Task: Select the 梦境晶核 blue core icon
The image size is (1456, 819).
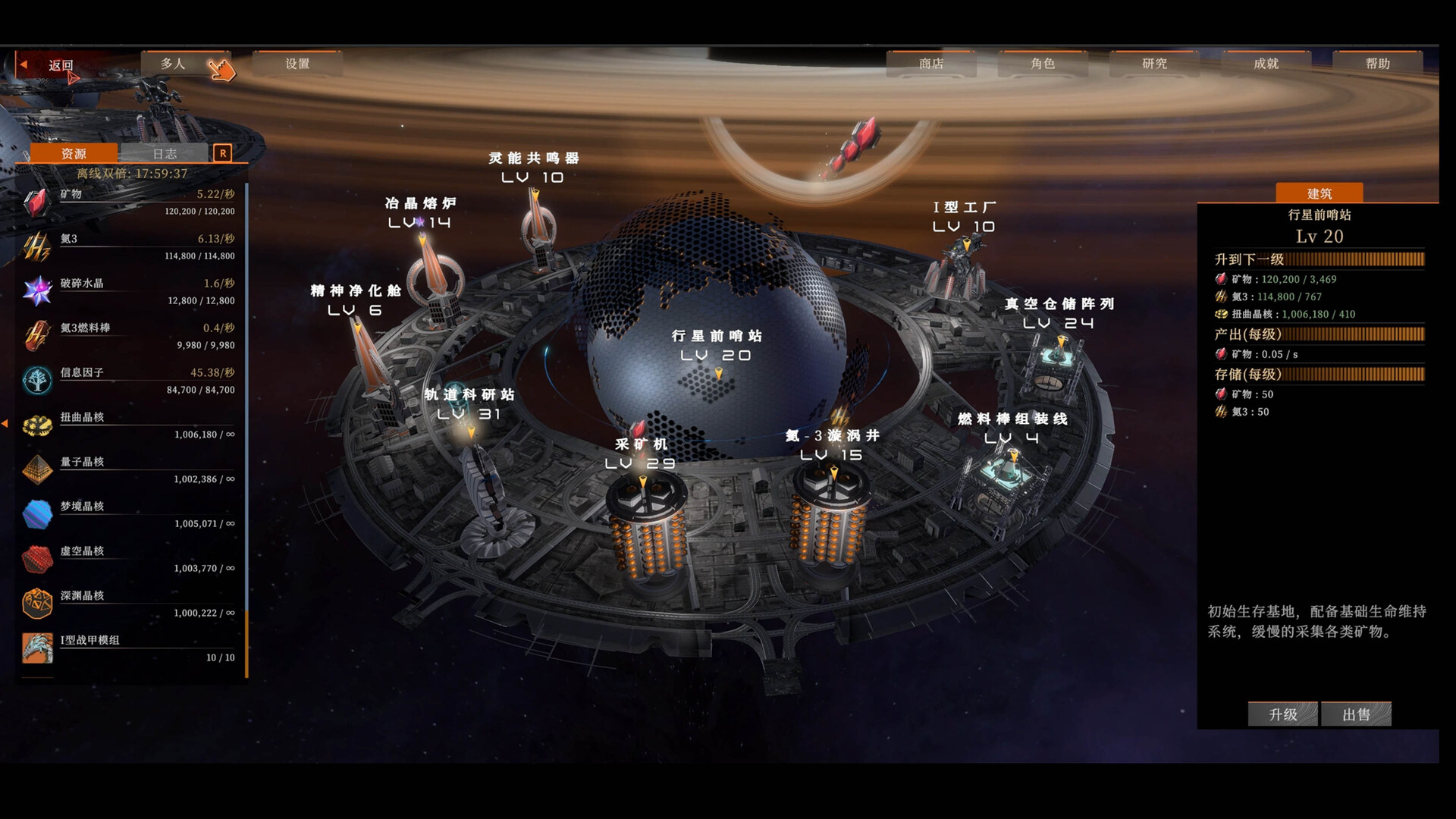Action: click(x=37, y=513)
